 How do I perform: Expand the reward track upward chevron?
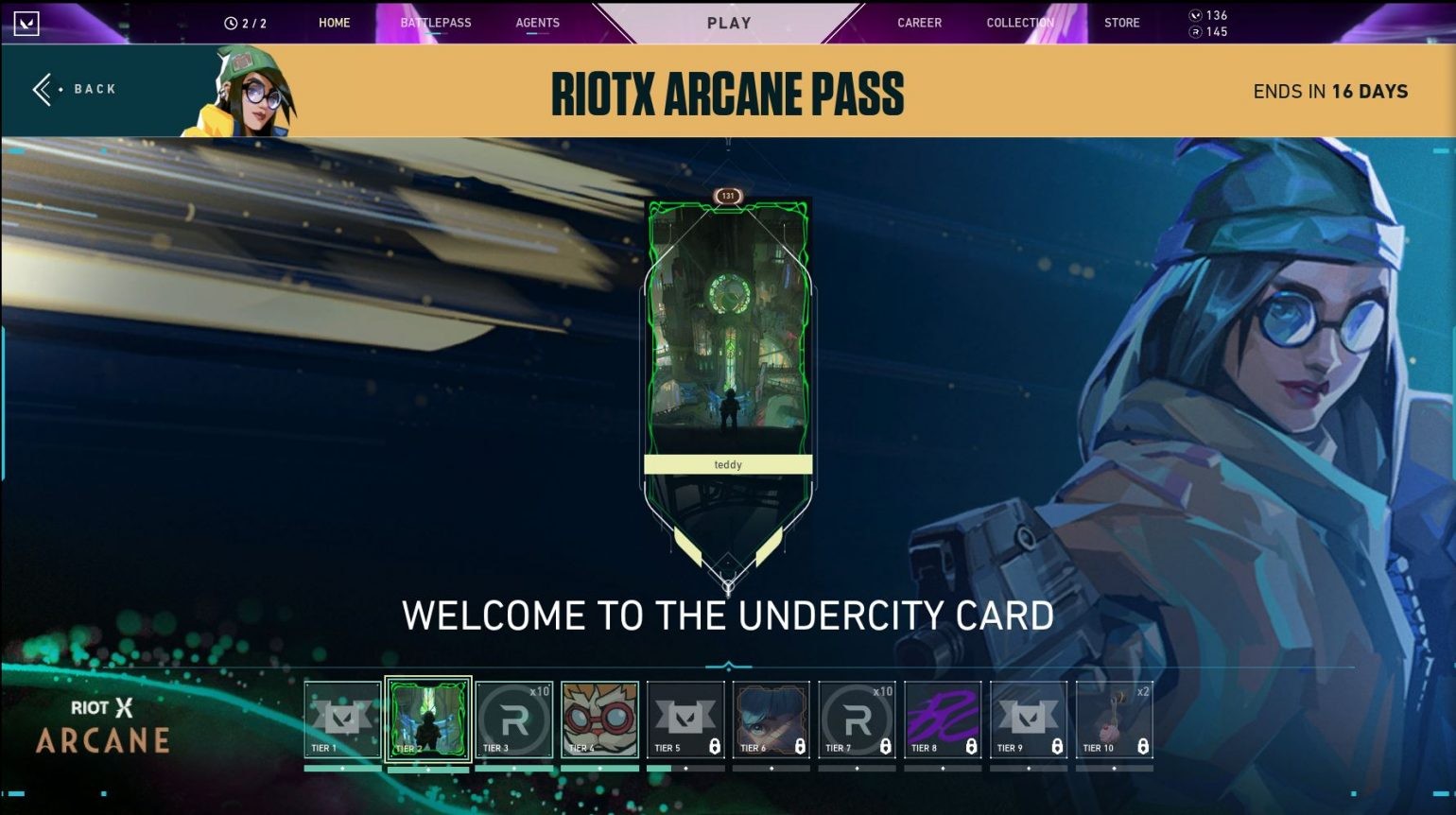(727, 662)
